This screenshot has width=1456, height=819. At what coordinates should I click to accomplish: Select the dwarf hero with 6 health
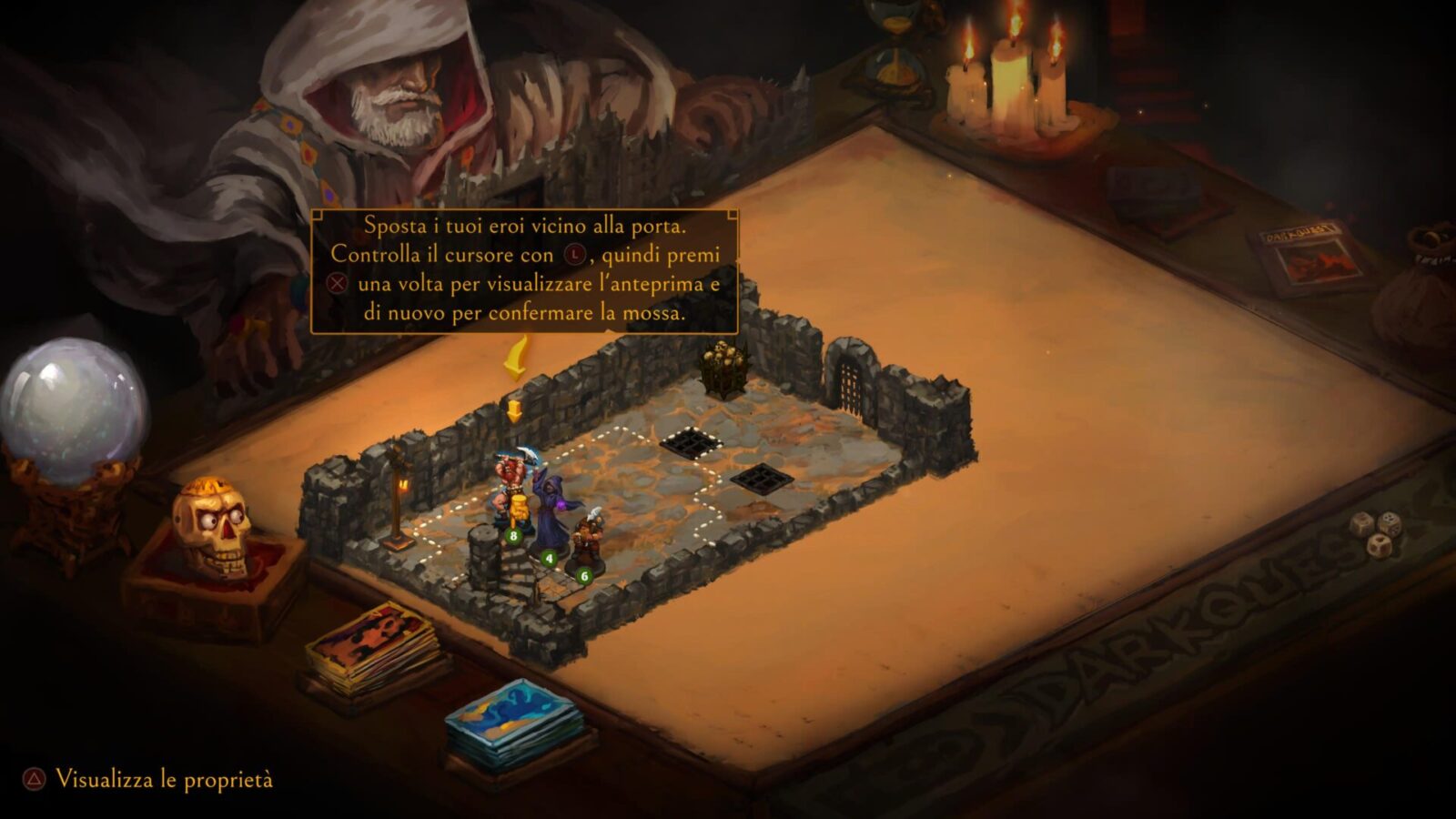tap(585, 541)
